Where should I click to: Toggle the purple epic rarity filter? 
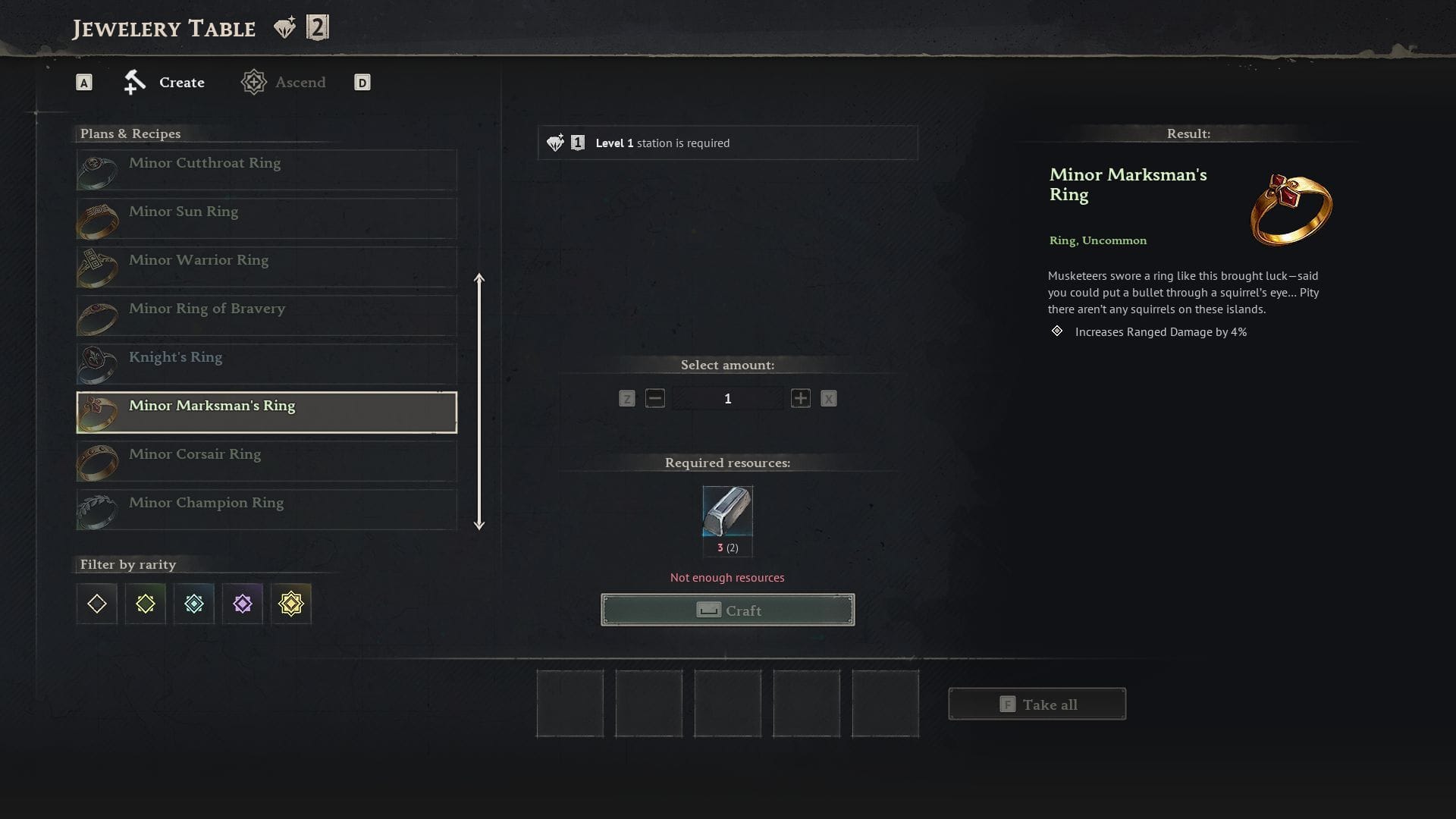243,604
